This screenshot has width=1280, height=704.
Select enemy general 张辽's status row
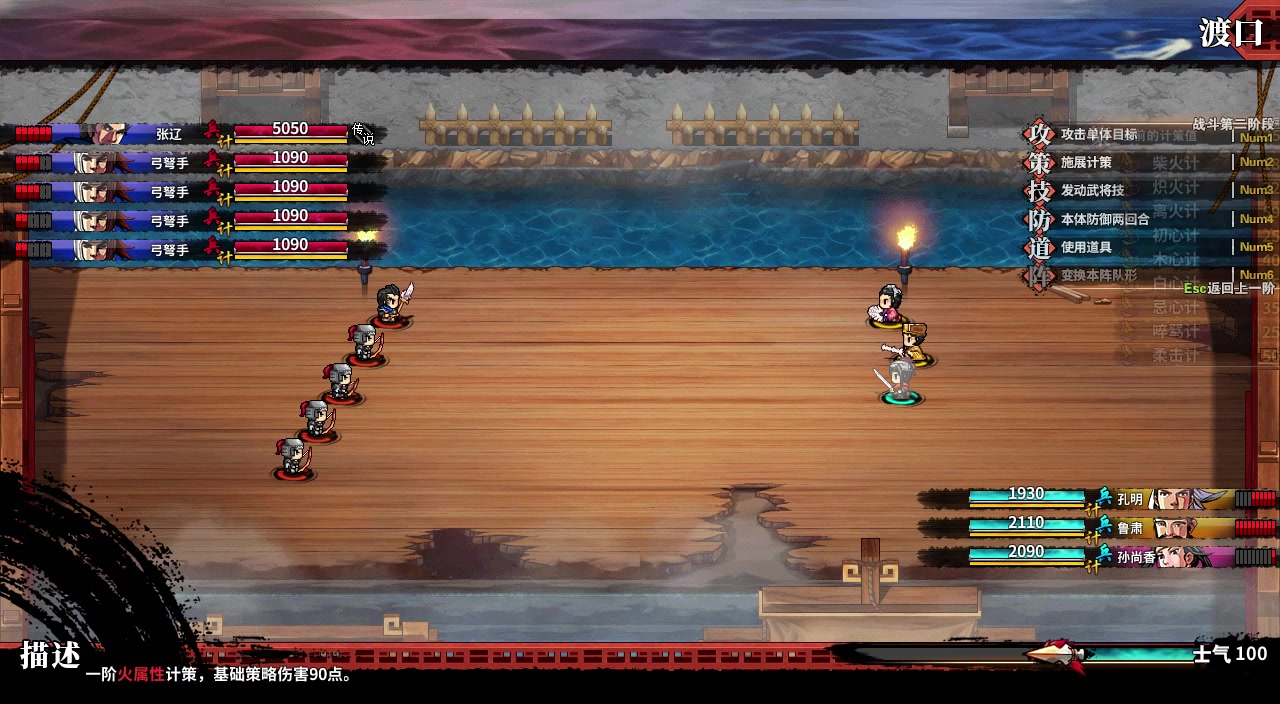190,132
